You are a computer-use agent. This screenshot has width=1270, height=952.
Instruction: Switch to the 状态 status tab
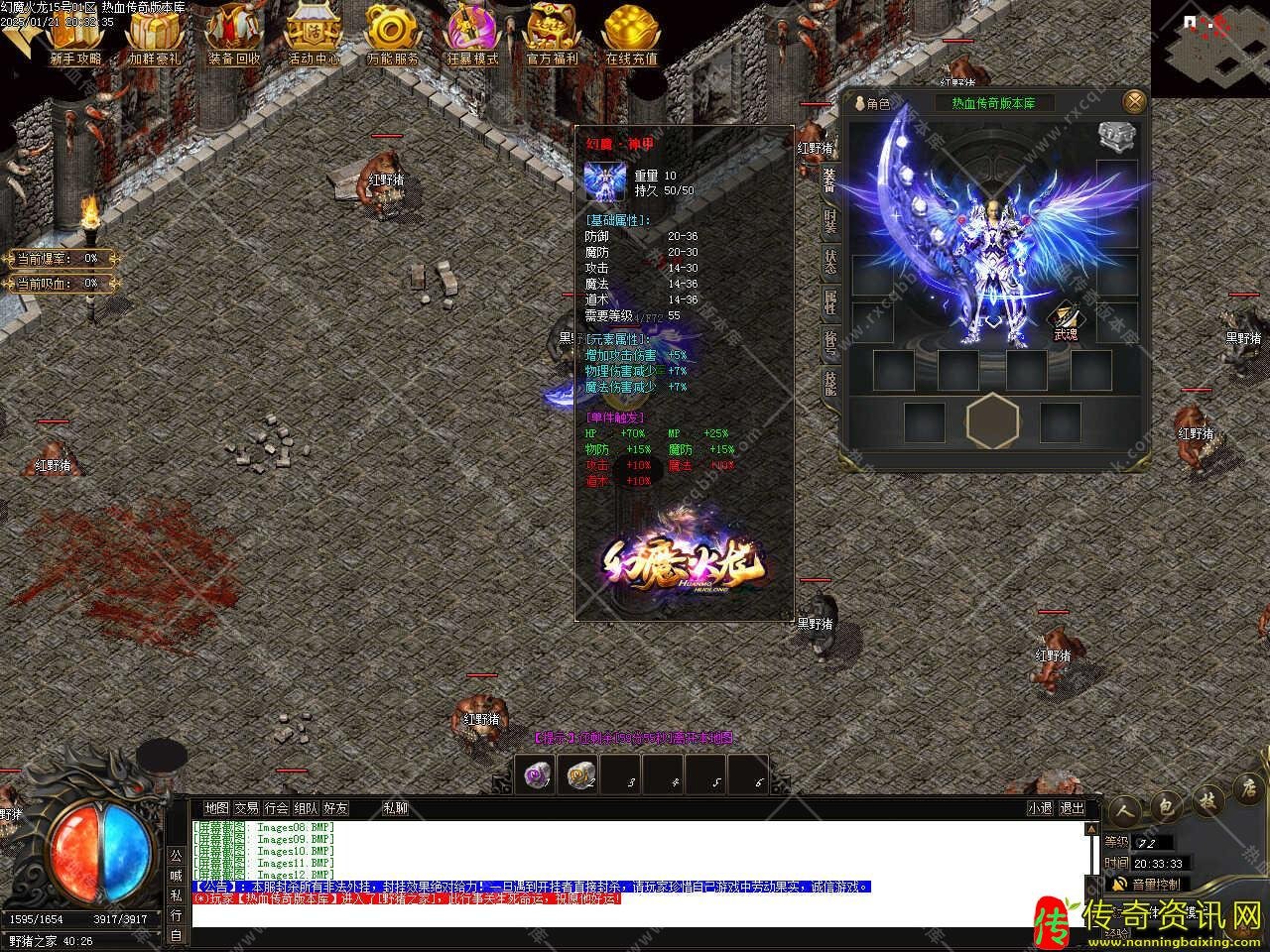click(829, 261)
